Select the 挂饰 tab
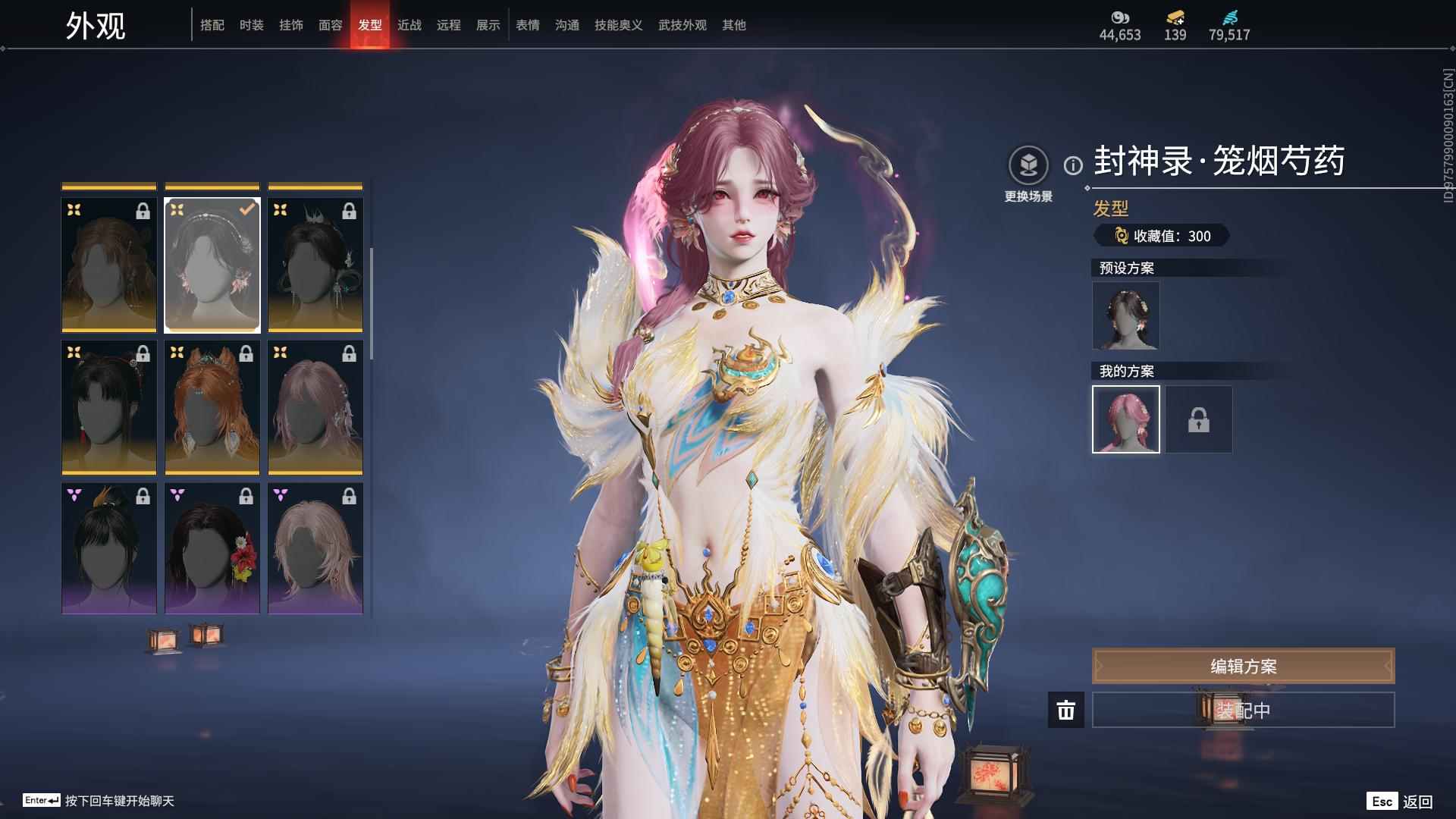 coord(290,25)
